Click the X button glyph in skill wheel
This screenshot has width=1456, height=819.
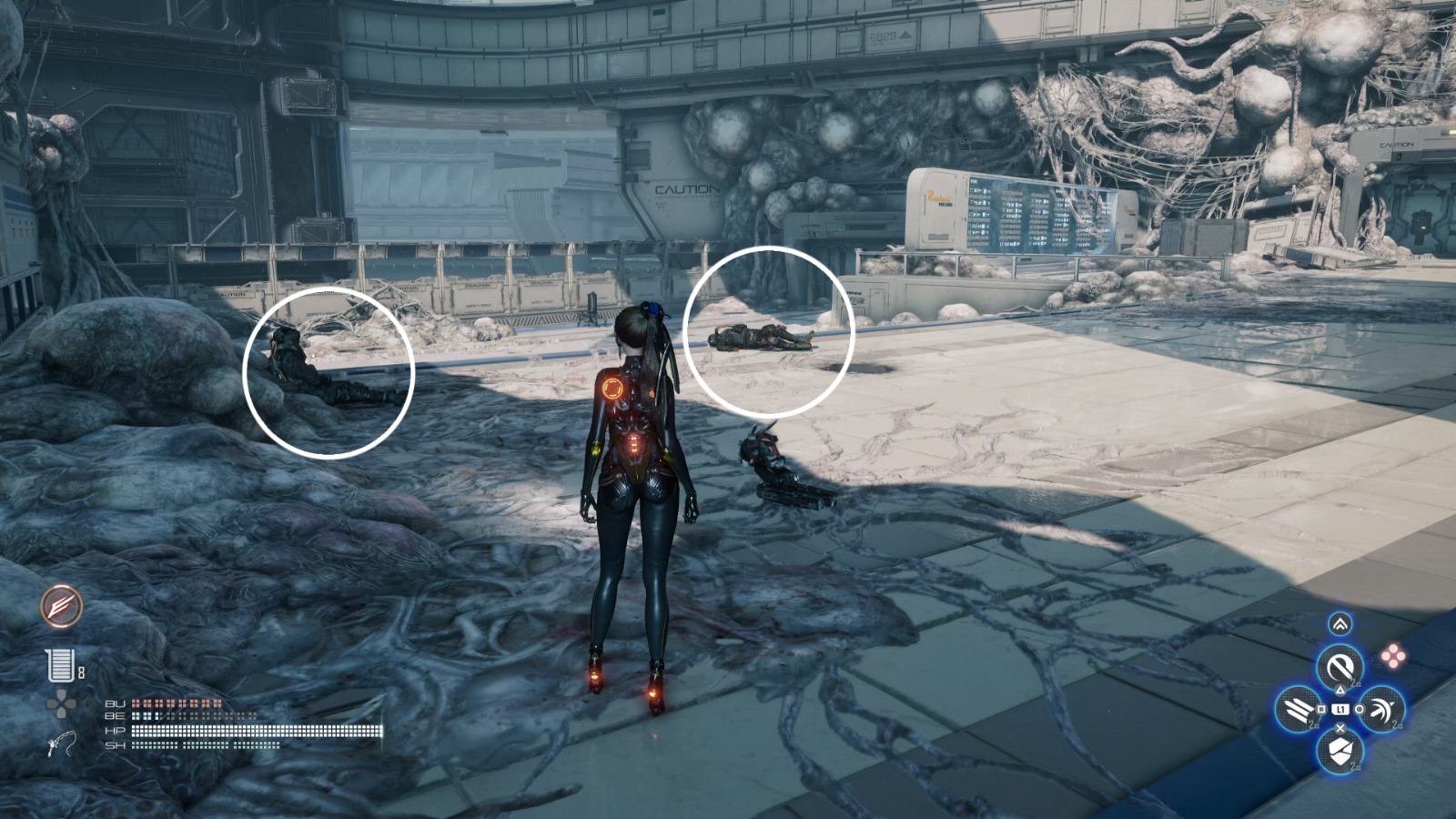[1340, 727]
